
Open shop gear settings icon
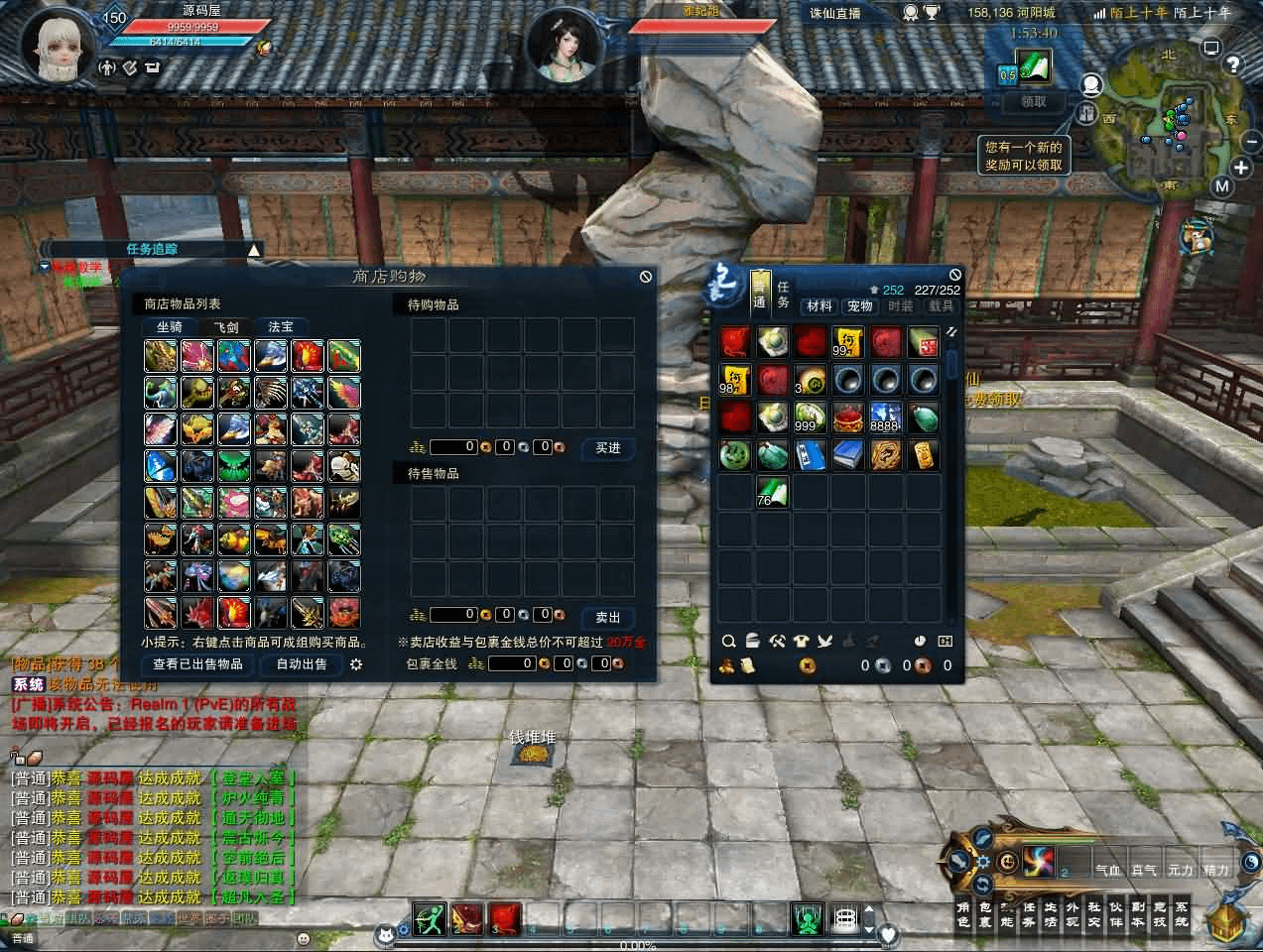(356, 664)
